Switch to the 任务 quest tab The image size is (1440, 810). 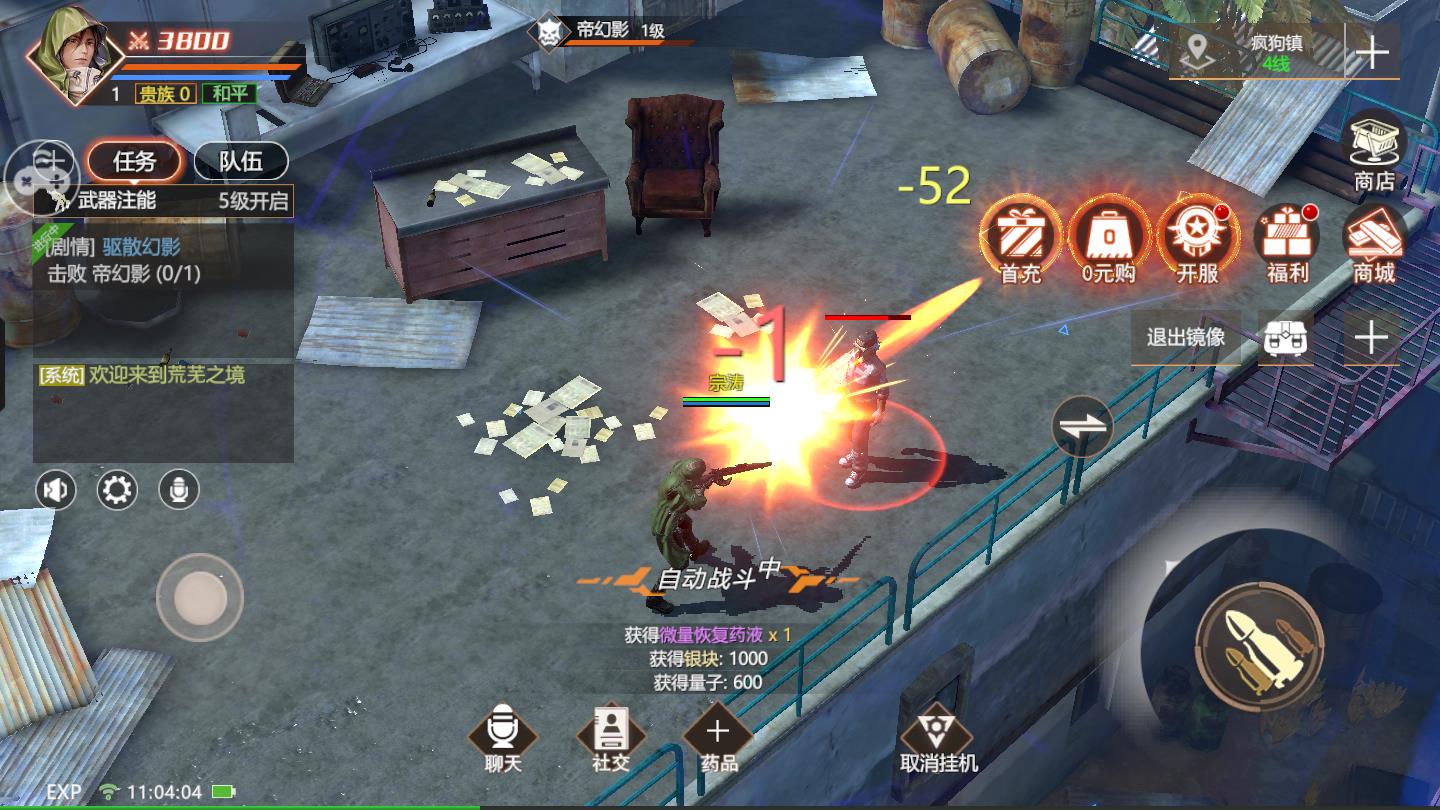134,161
